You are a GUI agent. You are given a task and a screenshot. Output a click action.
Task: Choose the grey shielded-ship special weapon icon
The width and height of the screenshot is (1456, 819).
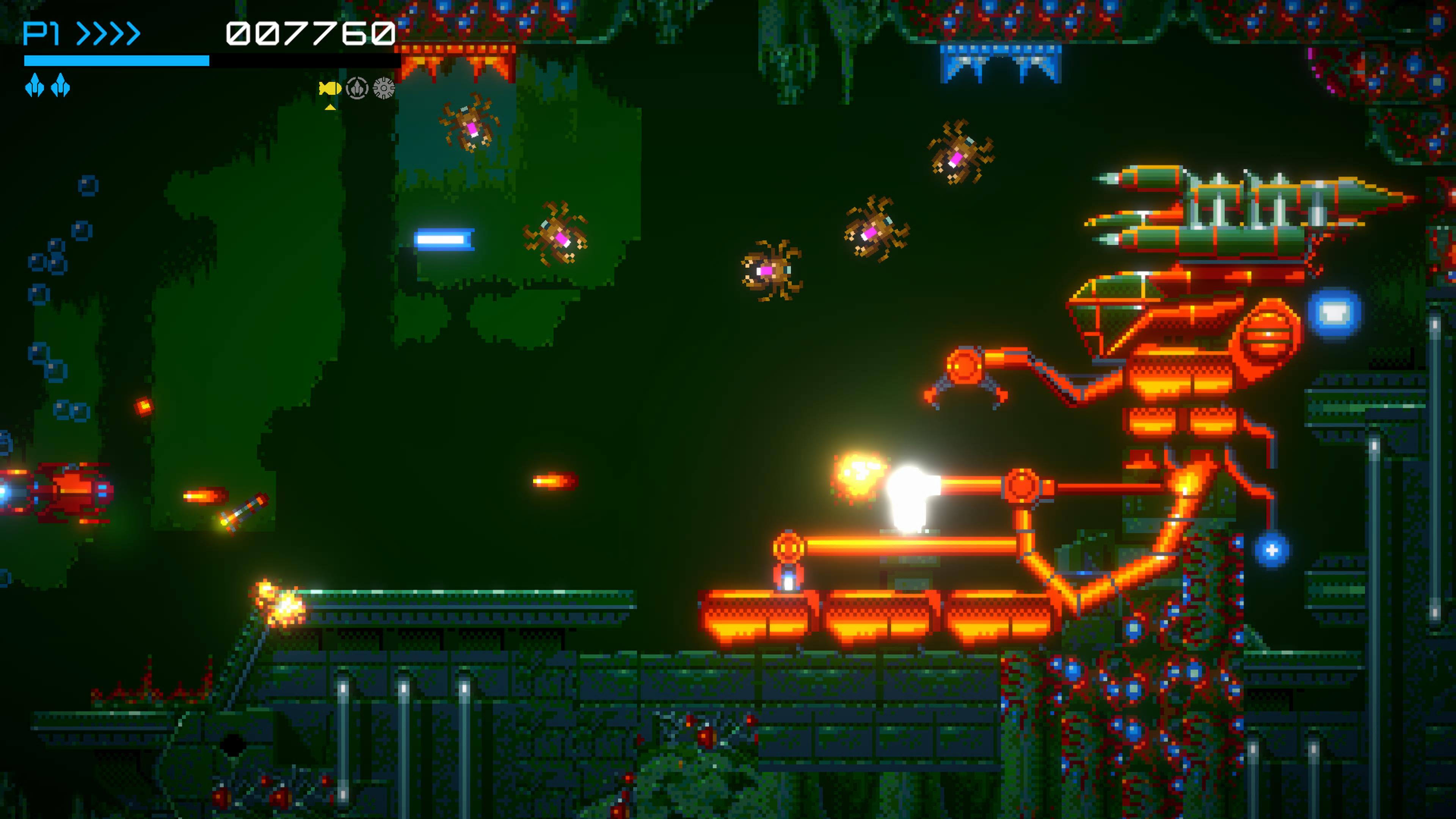pyautogui.click(x=357, y=88)
